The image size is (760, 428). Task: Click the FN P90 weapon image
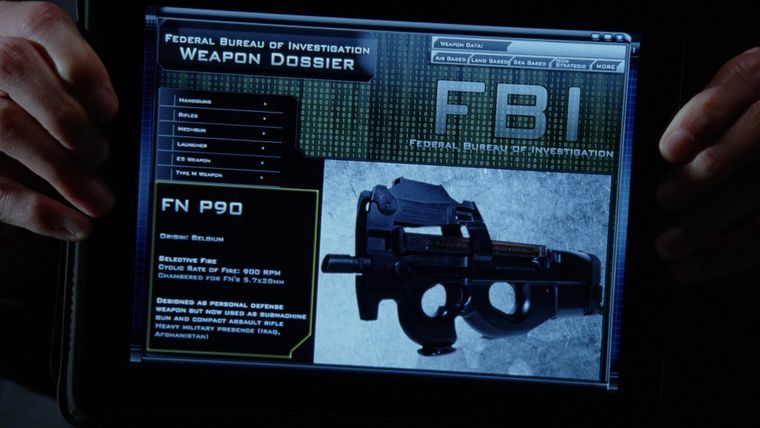[462, 265]
